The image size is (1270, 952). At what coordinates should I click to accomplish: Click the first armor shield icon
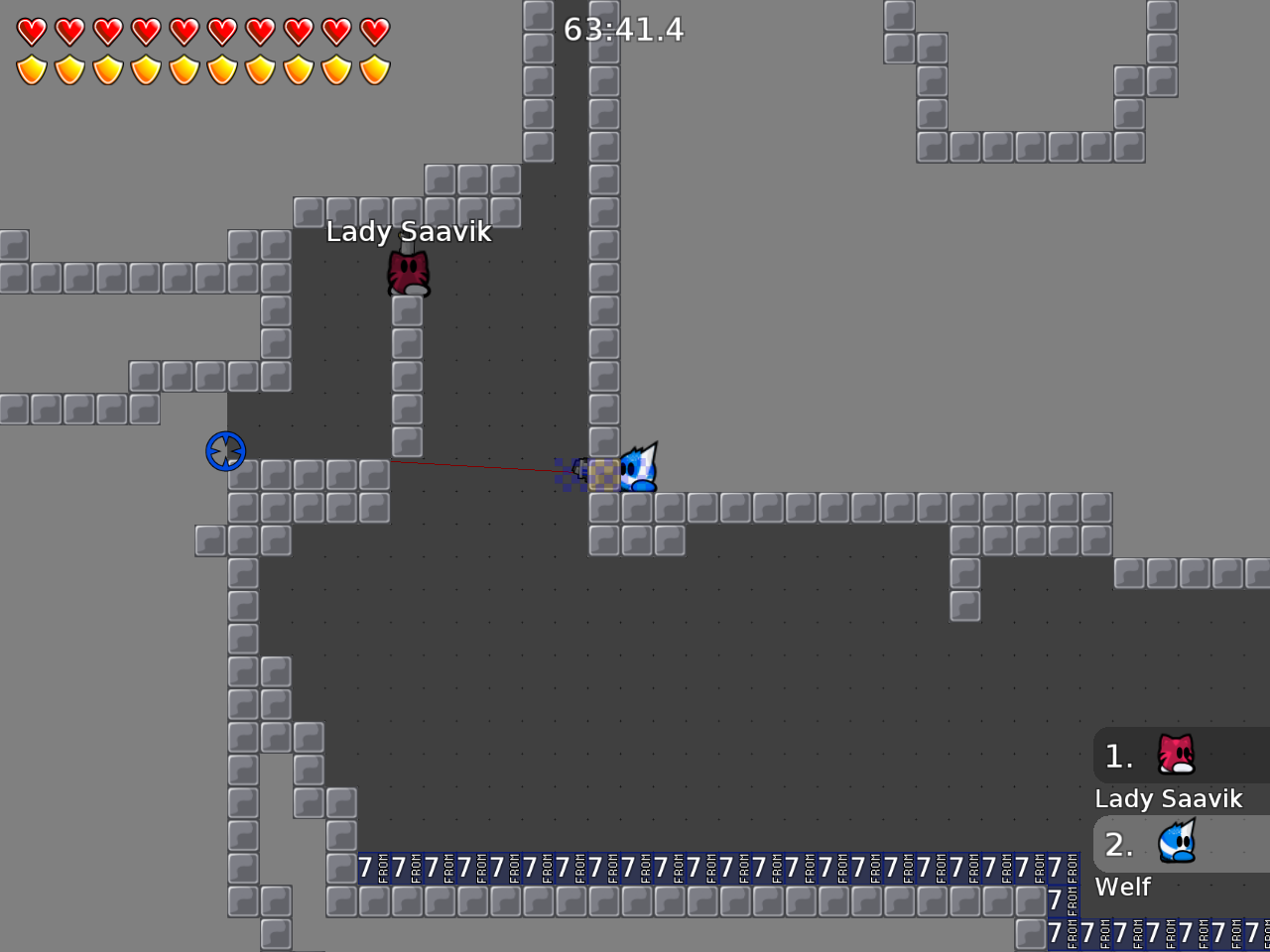(33, 69)
